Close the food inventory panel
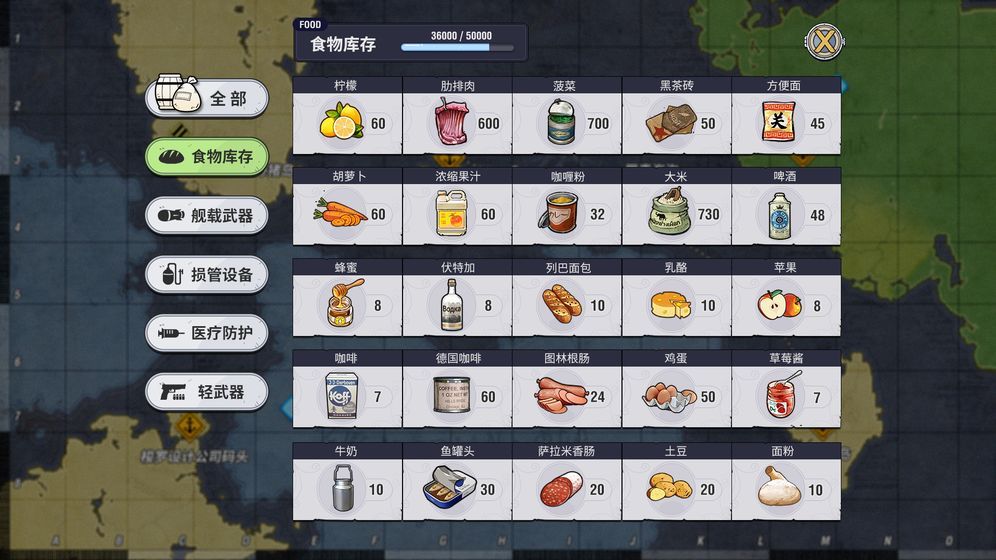 (x=822, y=41)
